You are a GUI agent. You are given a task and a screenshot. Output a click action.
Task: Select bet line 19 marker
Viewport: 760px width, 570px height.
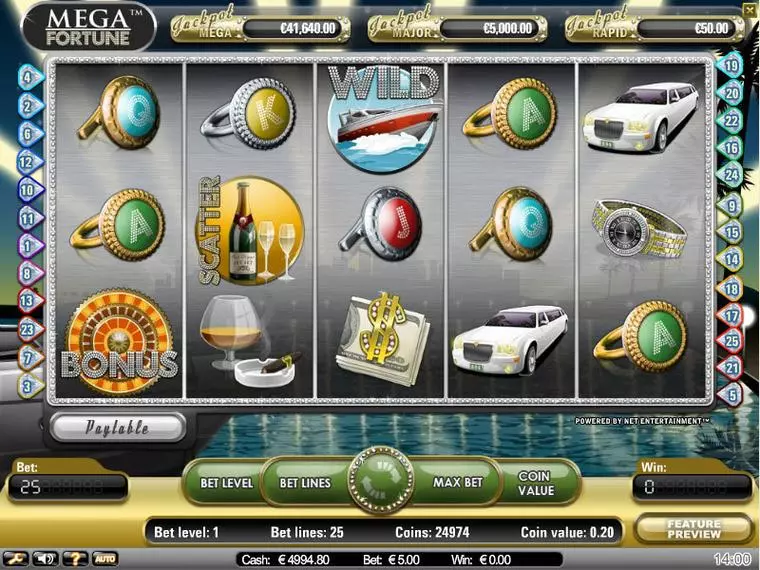pos(731,67)
